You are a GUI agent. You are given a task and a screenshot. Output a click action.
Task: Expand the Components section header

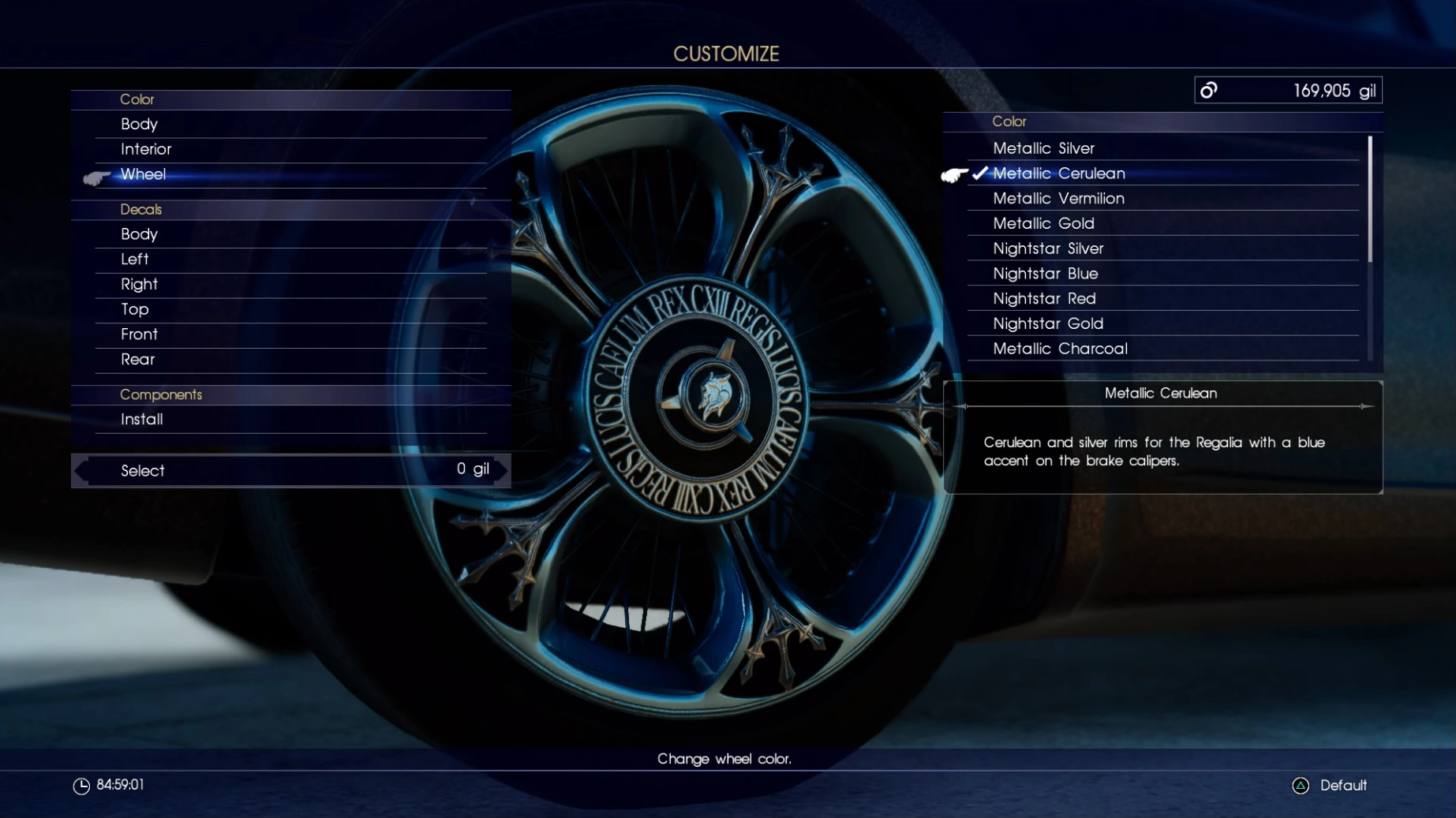[162, 394]
